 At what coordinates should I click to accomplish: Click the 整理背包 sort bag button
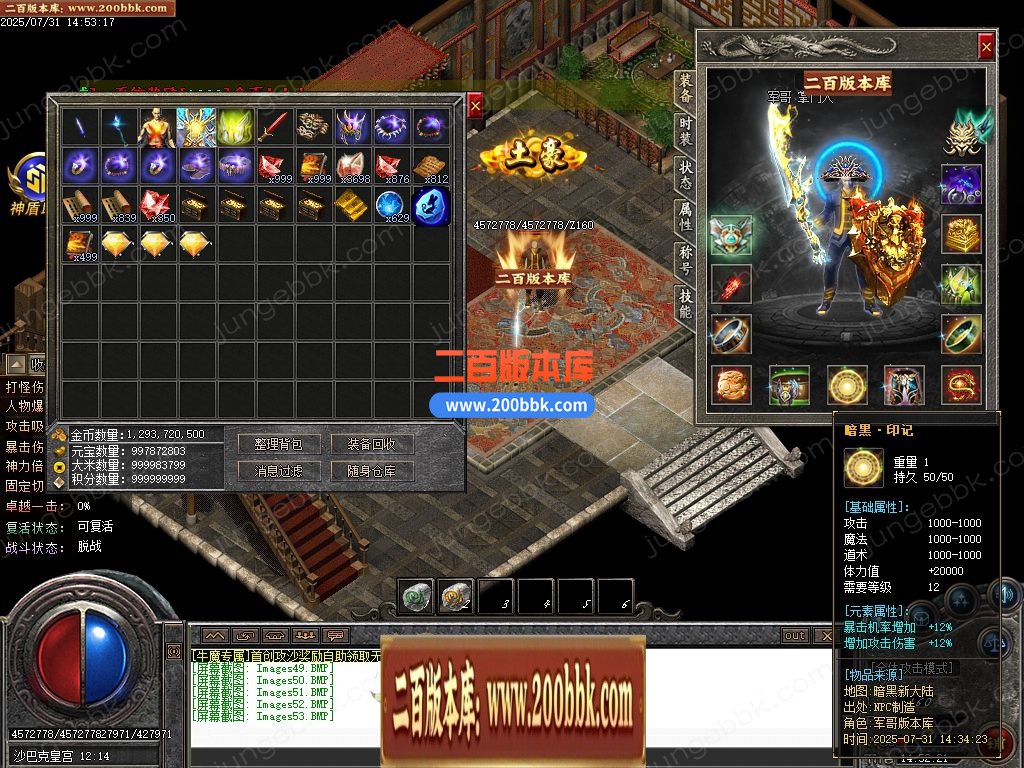(278, 444)
